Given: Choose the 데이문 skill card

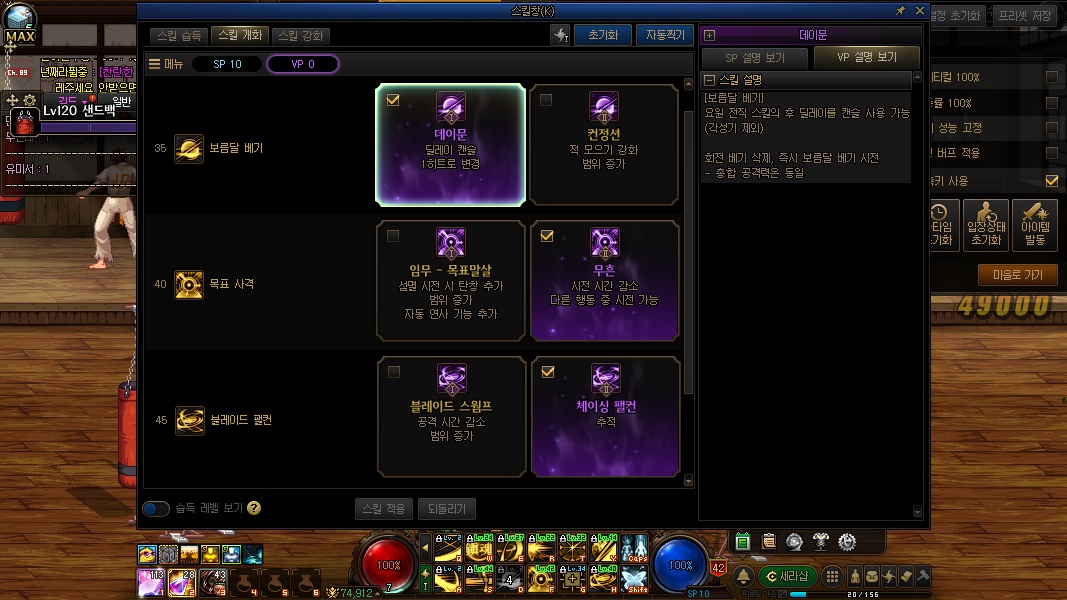Looking at the screenshot, I should (x=451, y=145).
